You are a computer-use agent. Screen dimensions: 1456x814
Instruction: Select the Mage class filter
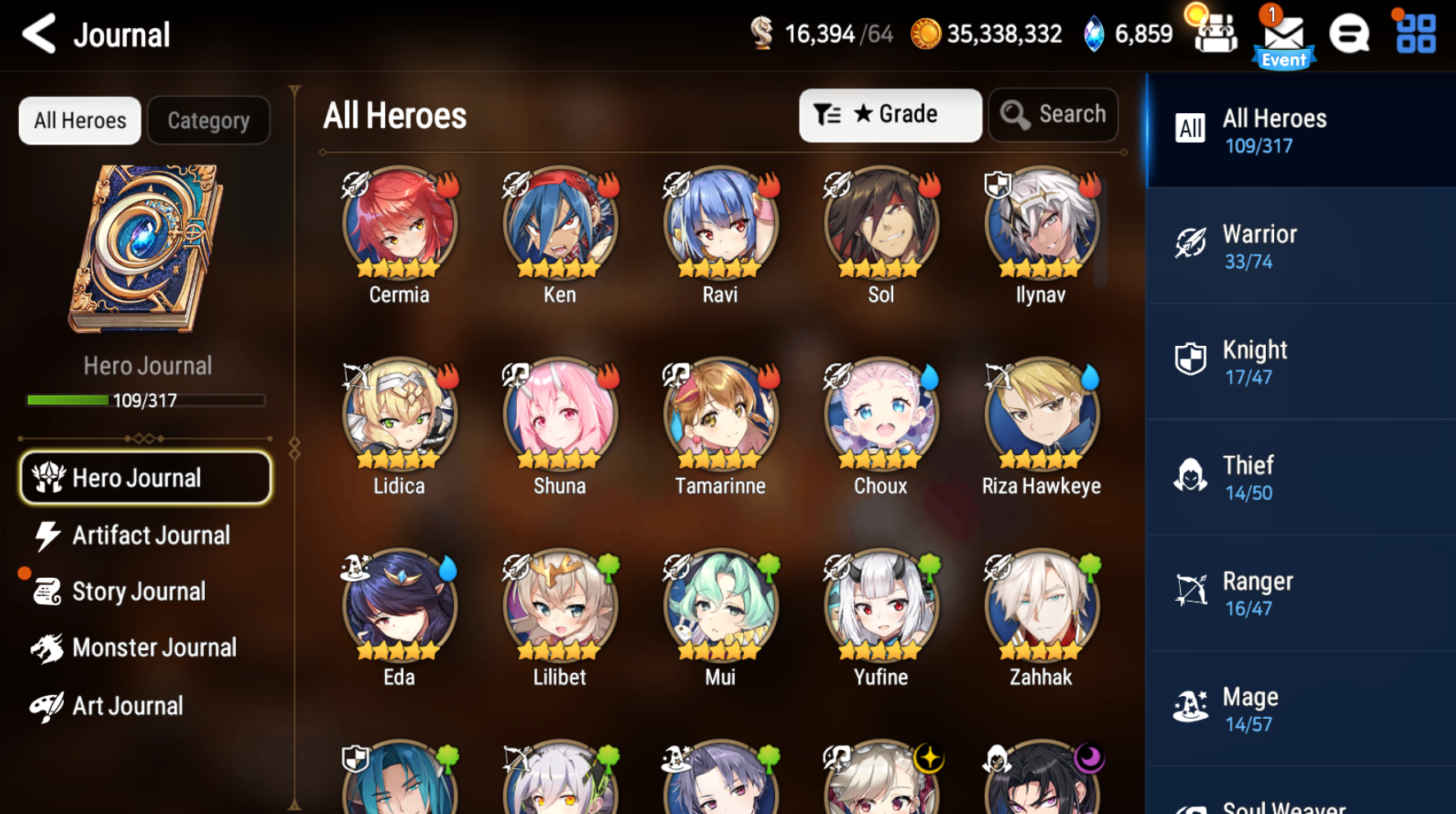click(1303, 707)
